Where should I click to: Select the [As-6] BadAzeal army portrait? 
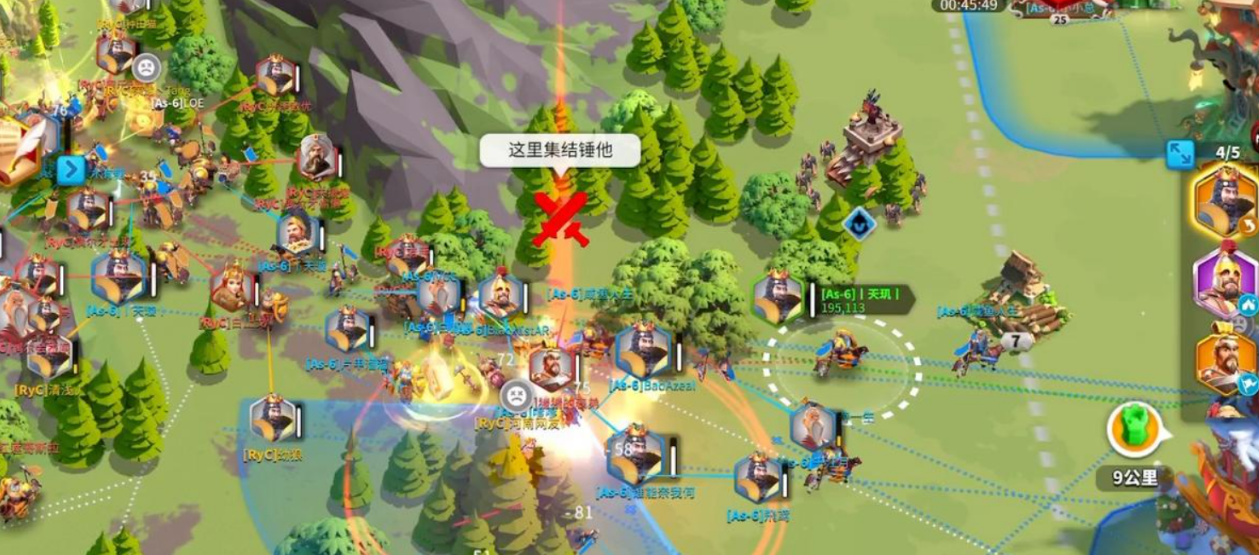[641, 350]
